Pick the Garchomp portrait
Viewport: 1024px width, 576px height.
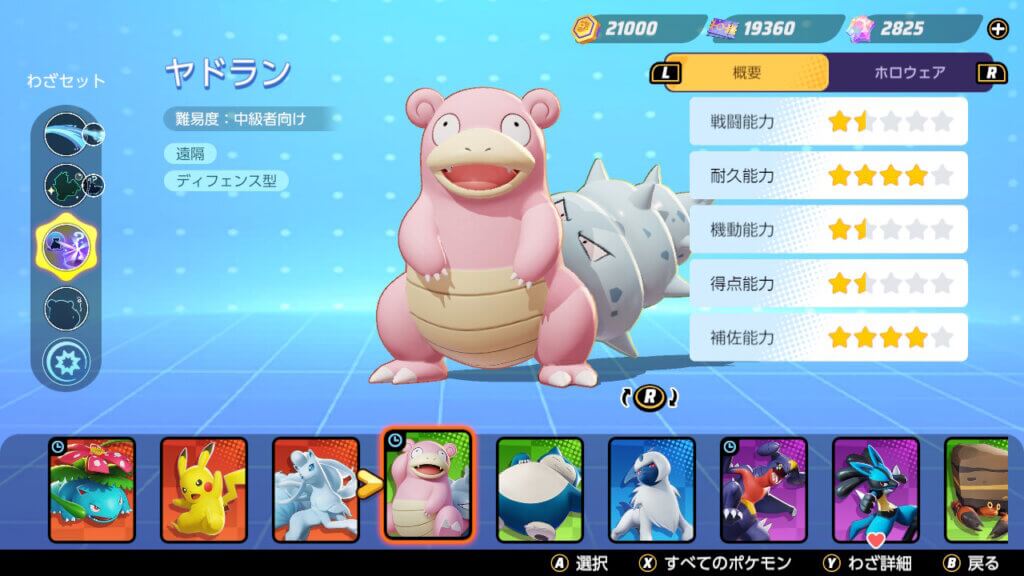764,489
